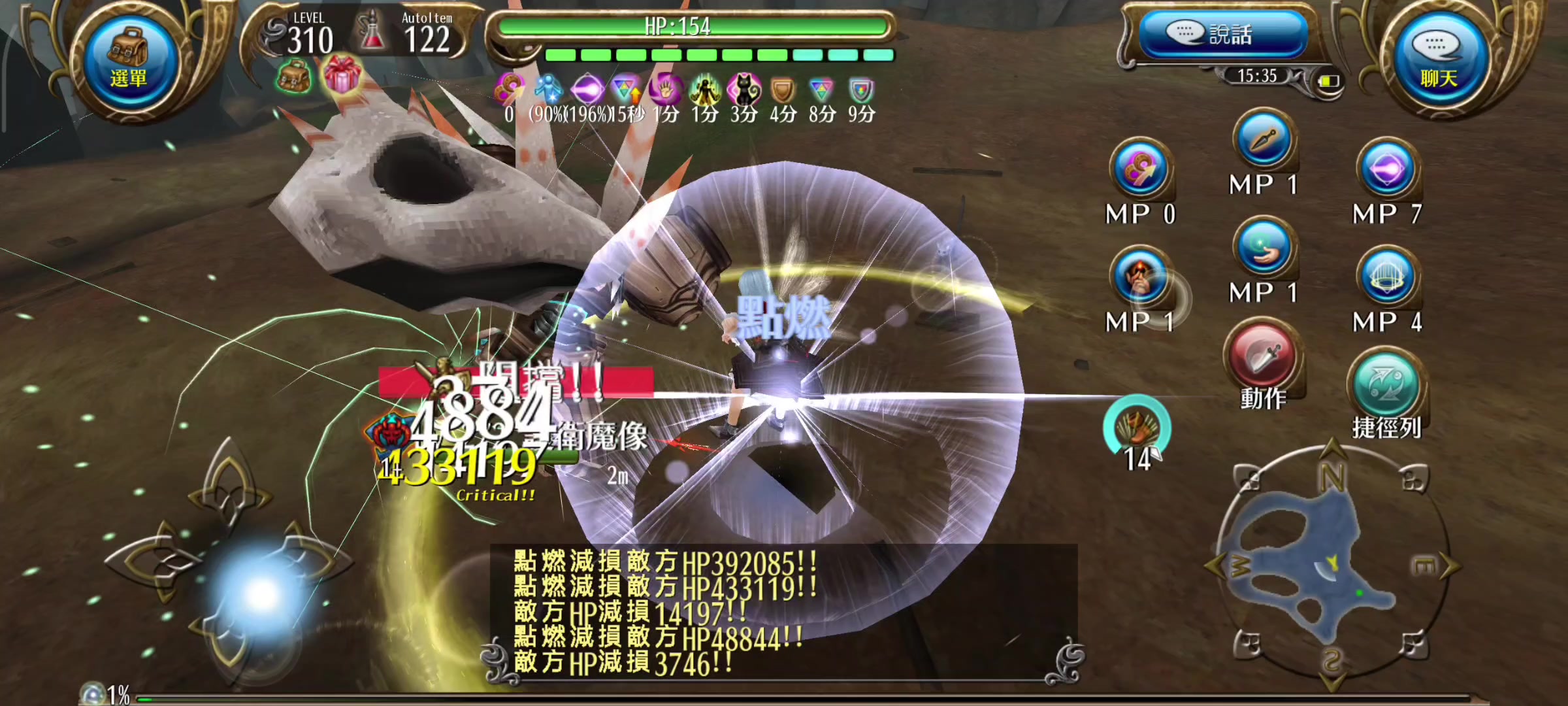This screenshot has width=1568, height=706.
Task: Trigger the zero-cost coin buff skill
Action: click(1141, 167)
